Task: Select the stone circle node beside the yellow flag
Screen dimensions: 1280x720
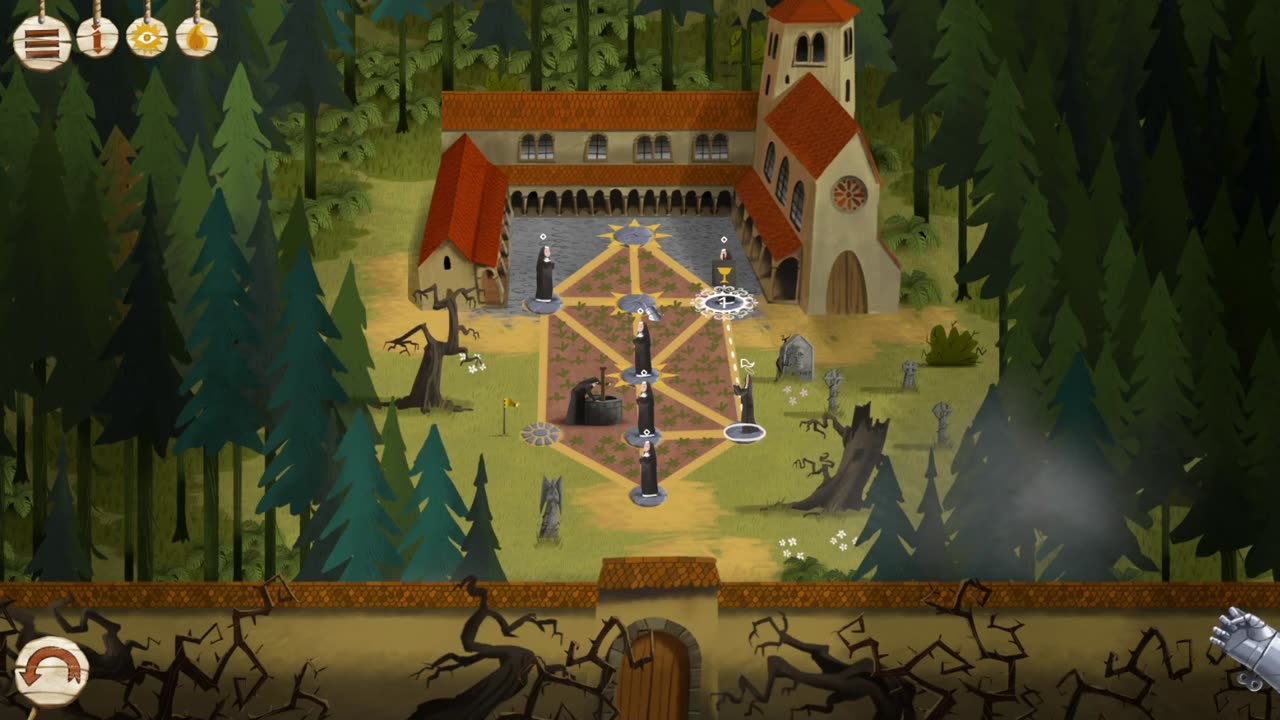Action: point(541,433)
